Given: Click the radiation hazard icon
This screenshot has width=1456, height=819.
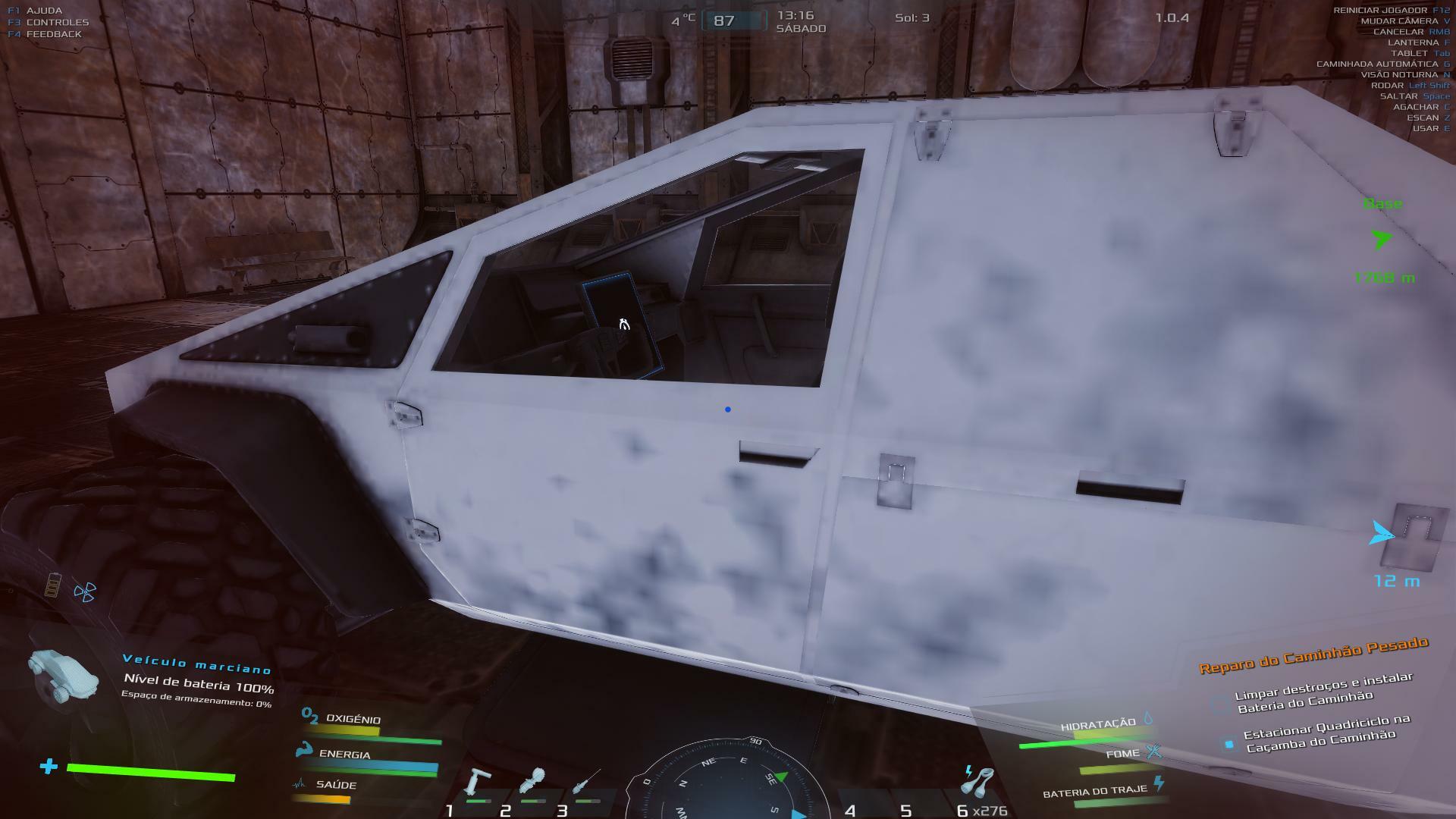Looking at the screenshot, I should click(85, 592).
